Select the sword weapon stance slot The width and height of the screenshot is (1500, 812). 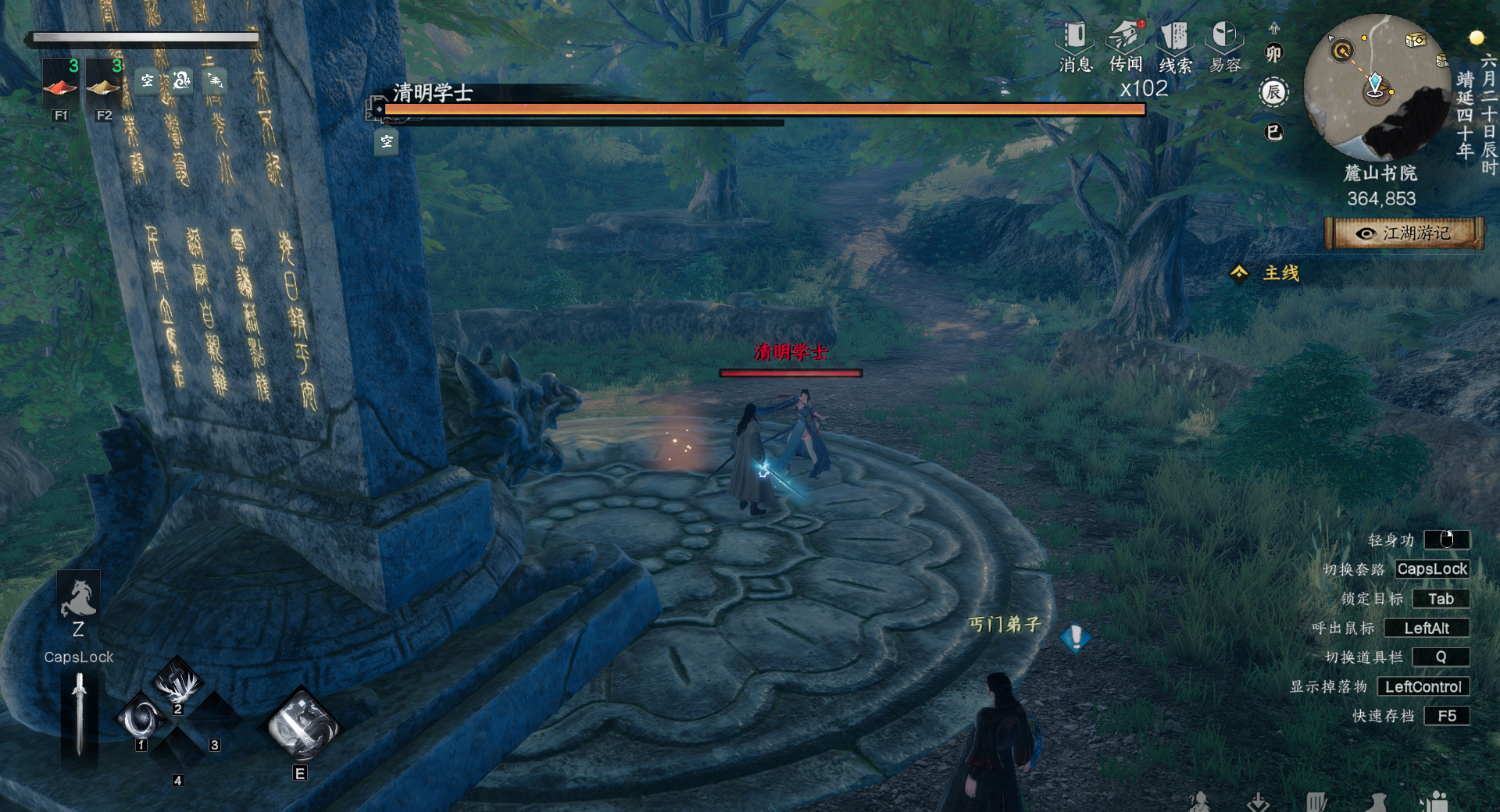[79, 714]
